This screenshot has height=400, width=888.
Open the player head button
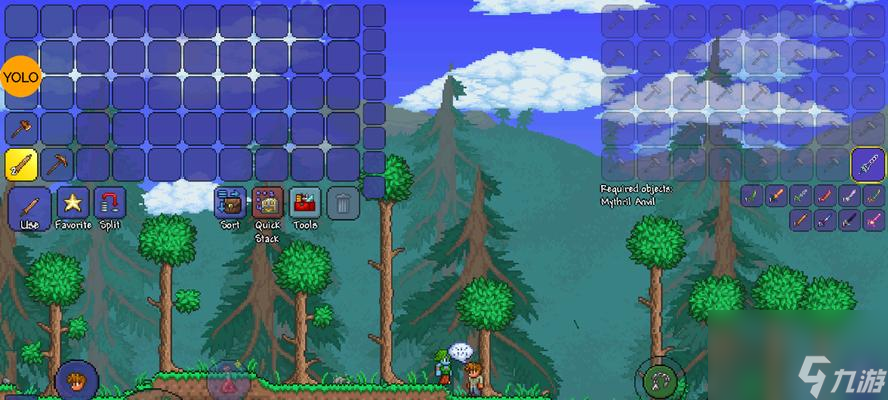coord(76,381)
